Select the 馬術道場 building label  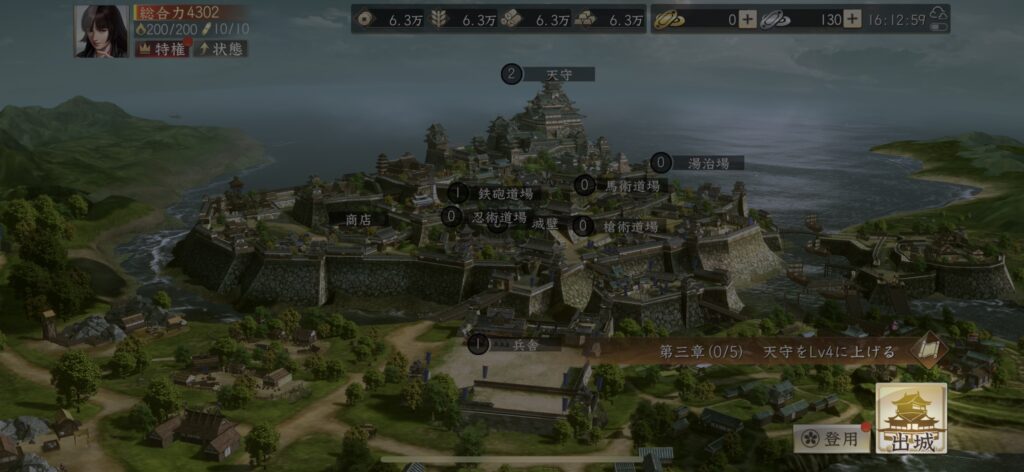pos(632,185)
